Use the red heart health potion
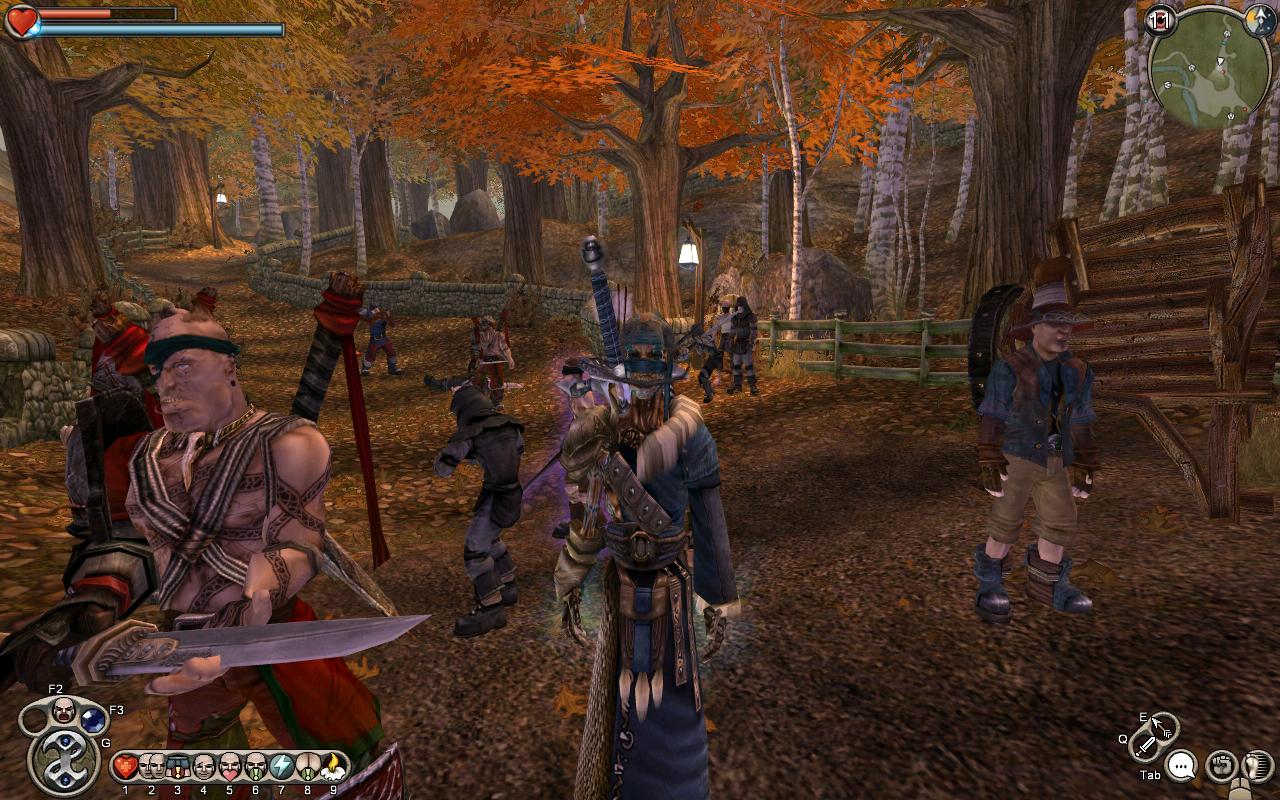 coord(125,767)
